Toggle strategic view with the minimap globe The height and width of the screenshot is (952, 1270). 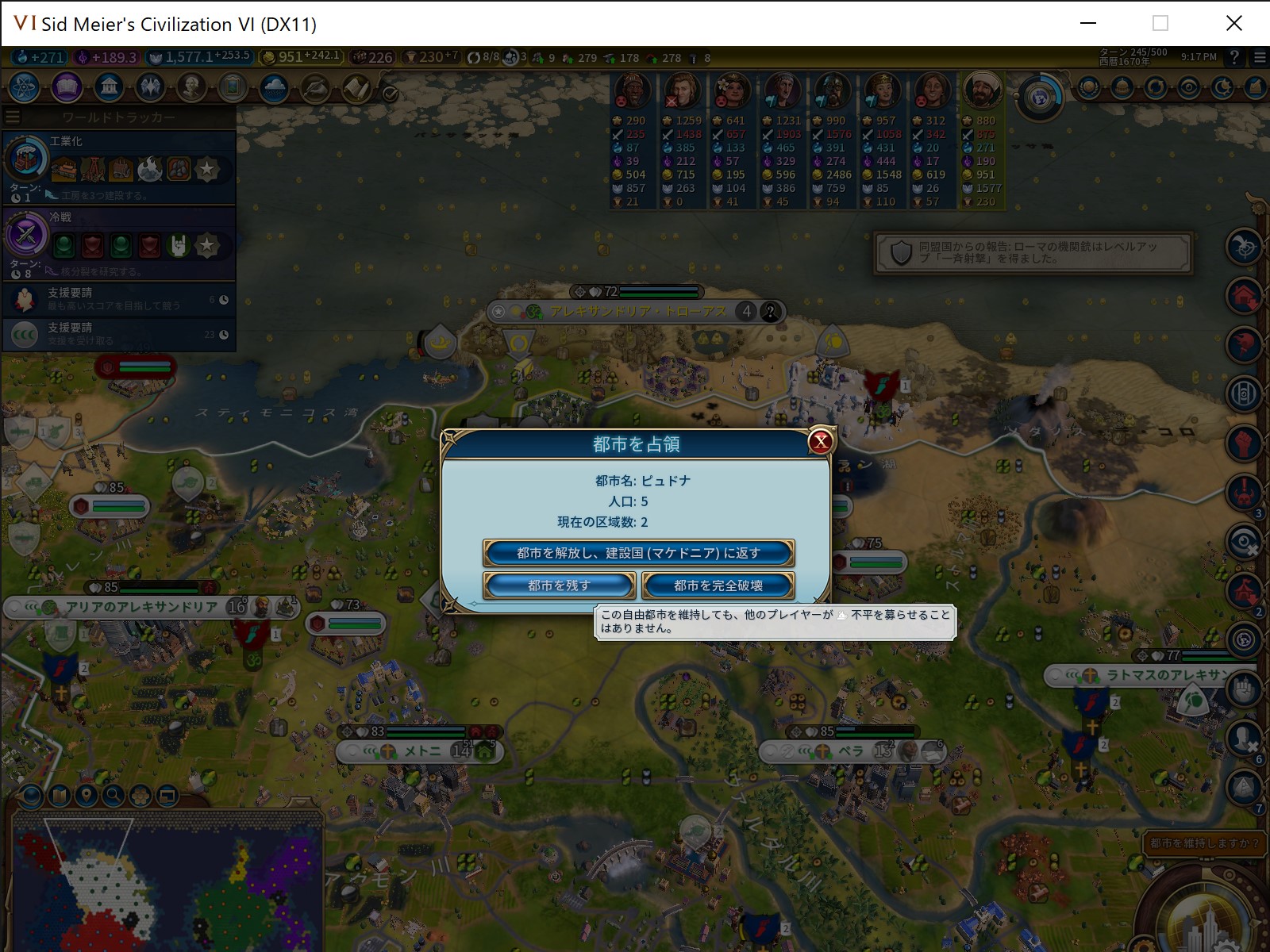tap(29, 796)
